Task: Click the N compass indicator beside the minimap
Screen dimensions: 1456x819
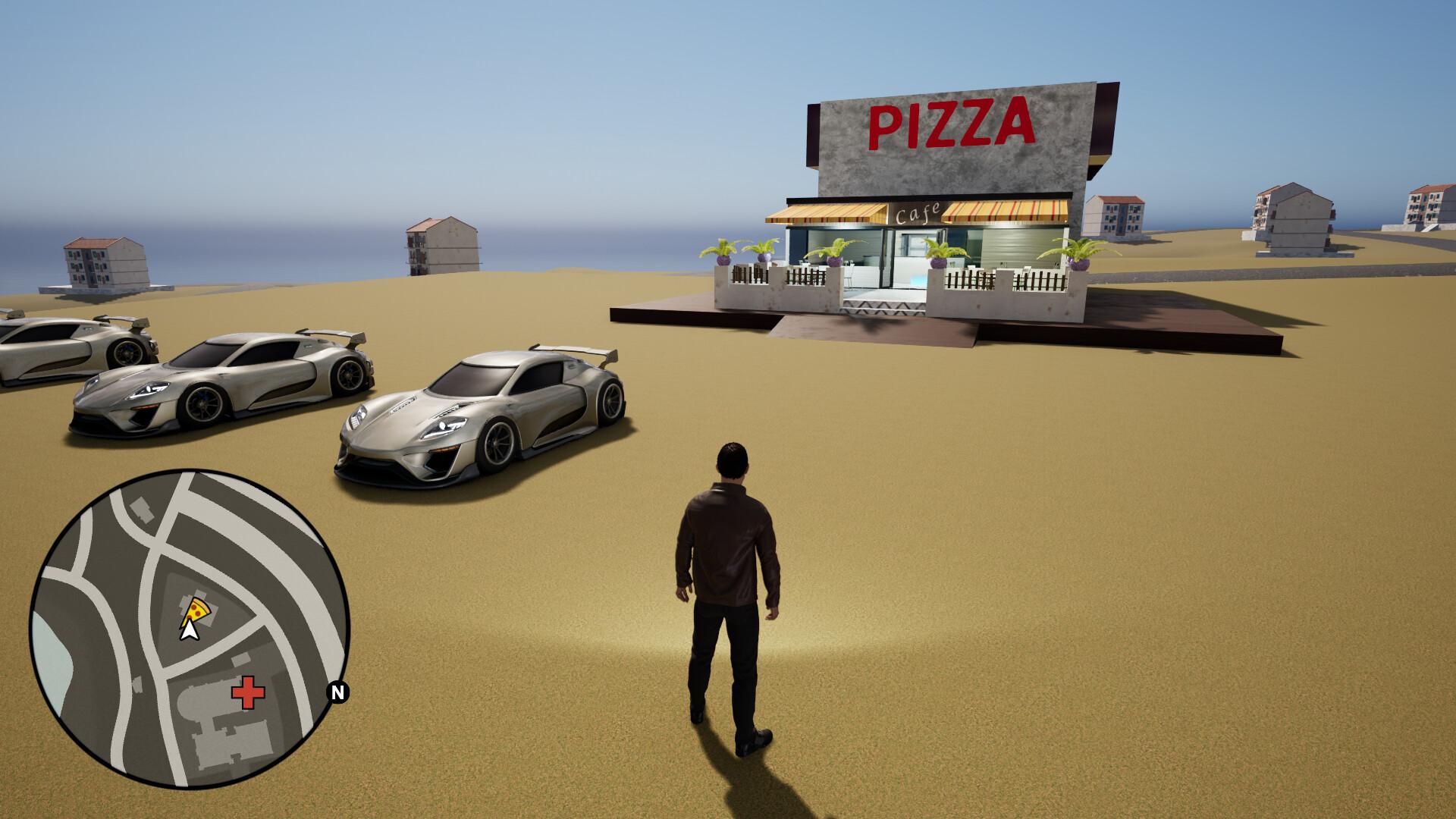Action: pos(337,691)
